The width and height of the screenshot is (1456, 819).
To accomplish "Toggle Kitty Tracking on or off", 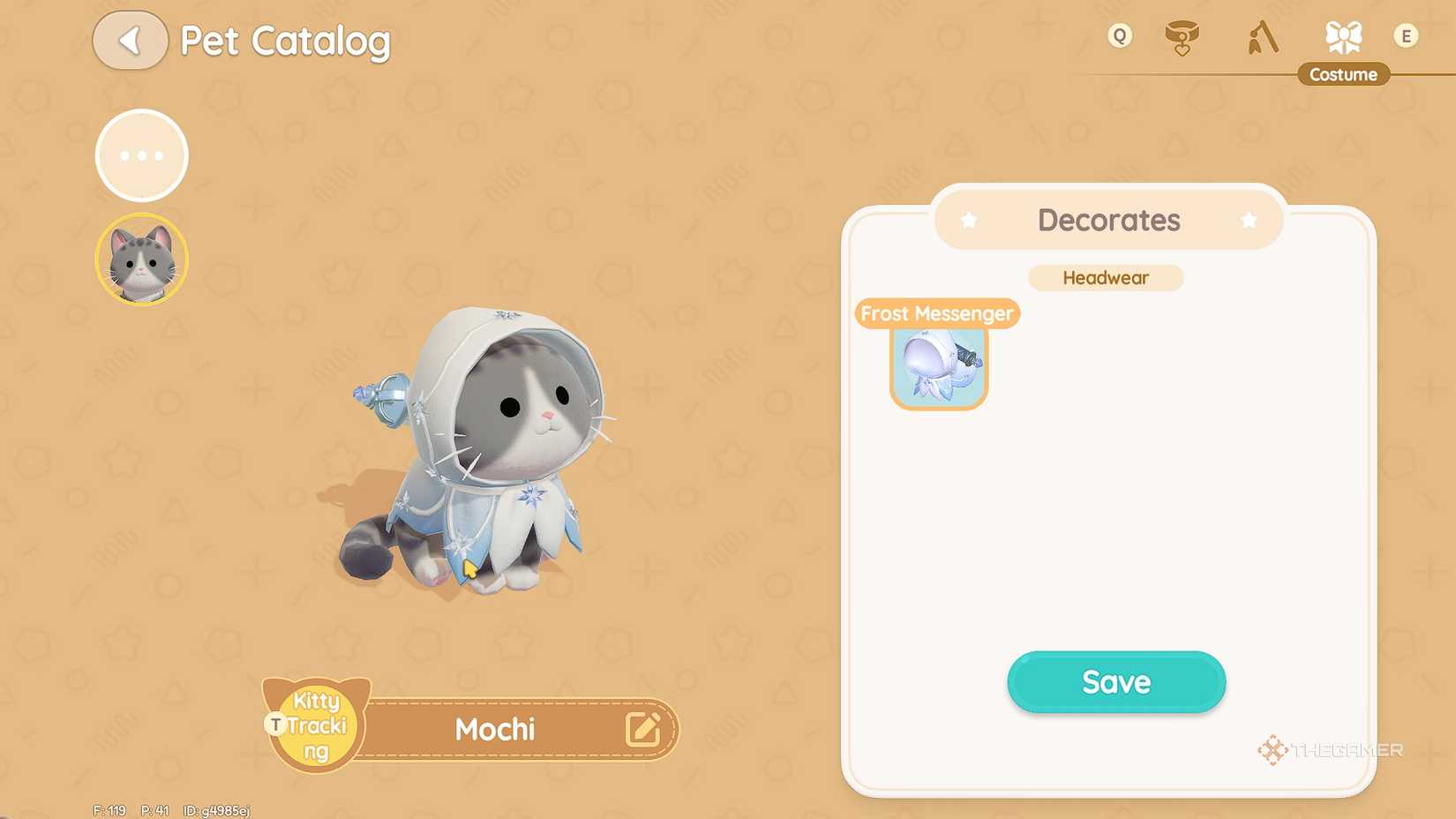I will point(314,725).
